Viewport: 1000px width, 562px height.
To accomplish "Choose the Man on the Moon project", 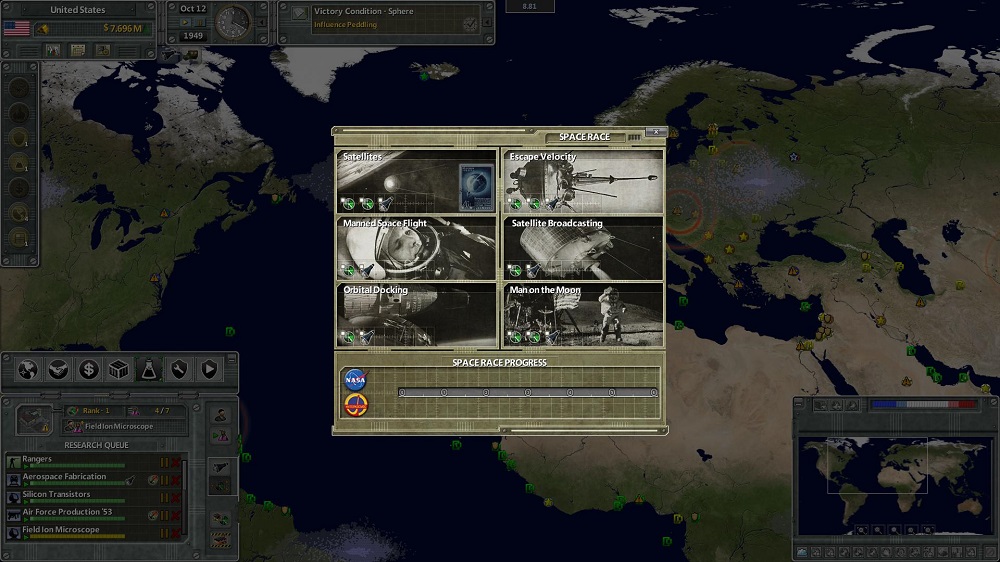I will coord(583,315).
